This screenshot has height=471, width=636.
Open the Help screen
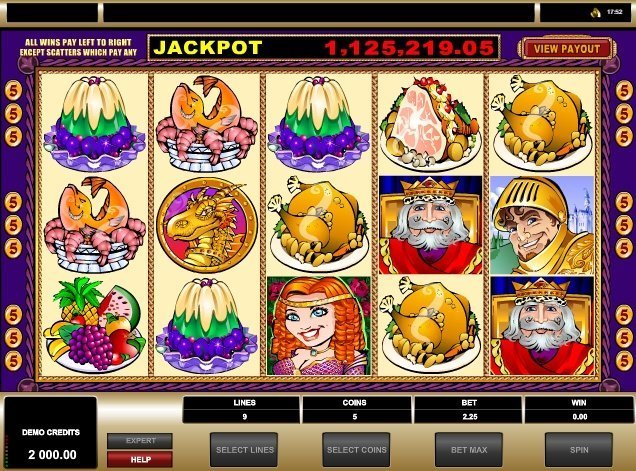coord(140,458)
